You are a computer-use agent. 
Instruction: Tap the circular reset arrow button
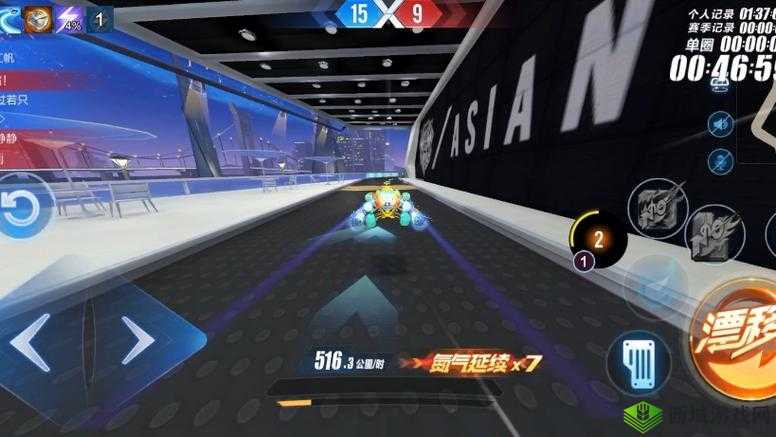click(20, 208)
